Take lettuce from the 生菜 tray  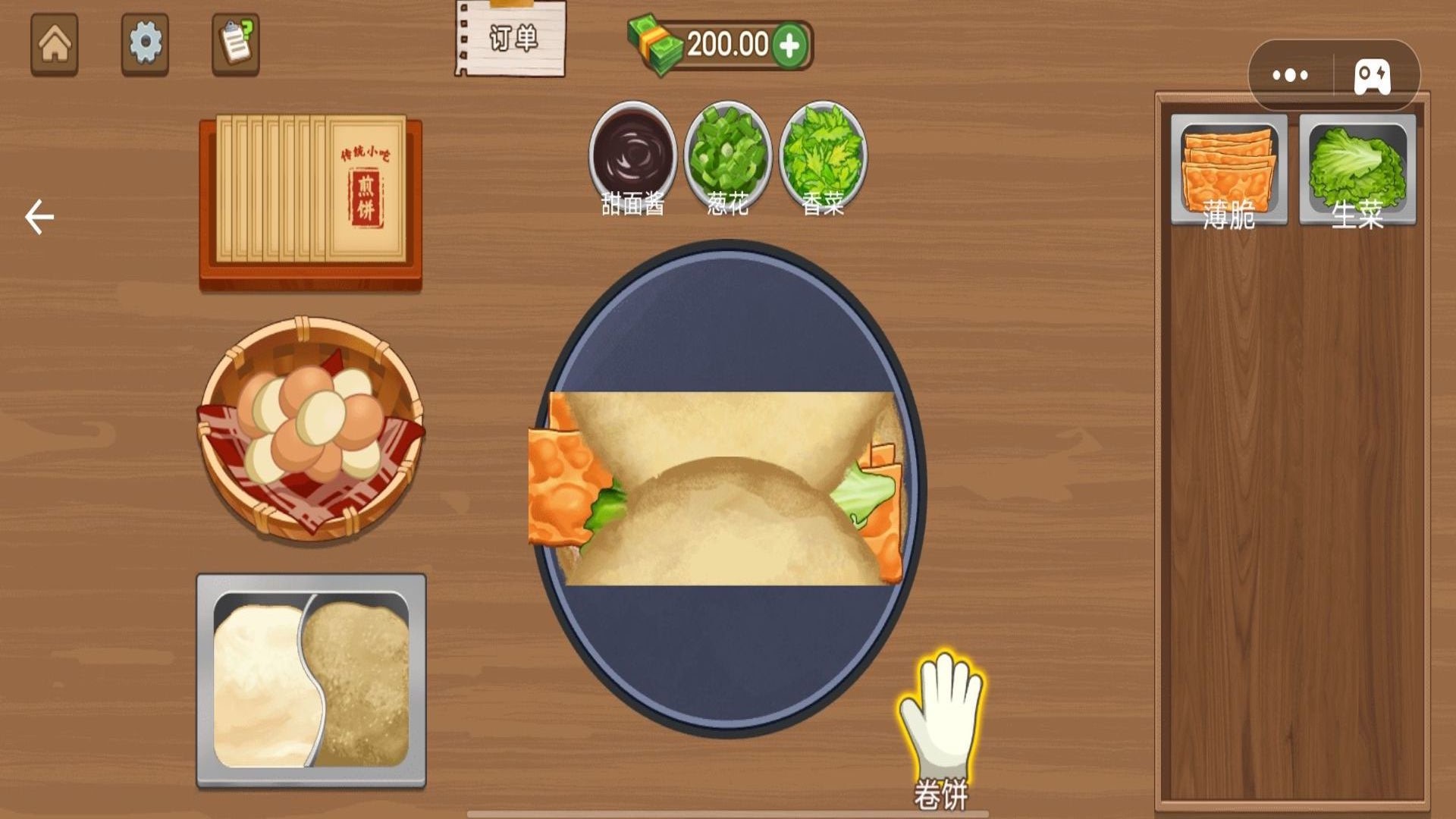[x=1357, y=170]
